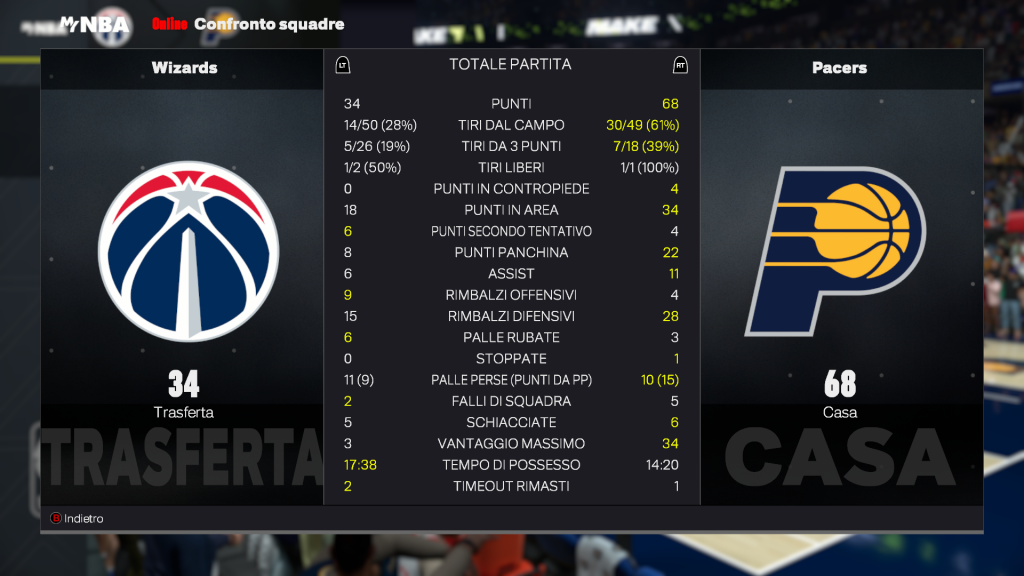Select the Totale Partita period header
Image resolution: width=1024 pixels, height=576 pixels.
point(510,64)
